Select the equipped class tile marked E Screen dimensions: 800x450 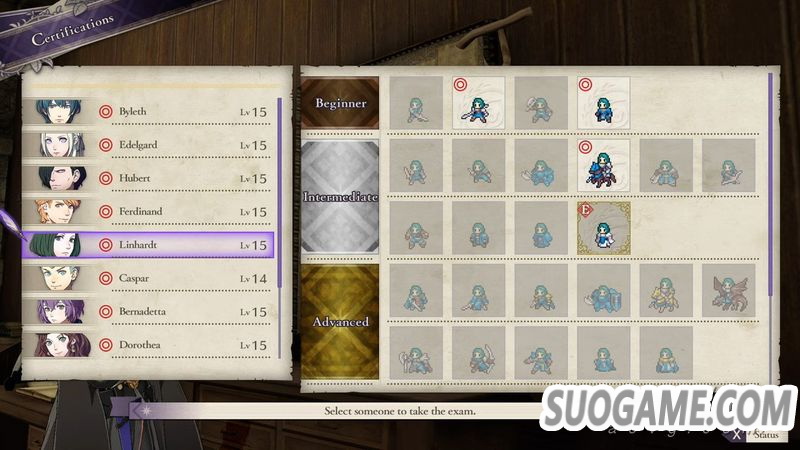coord(603,228)
